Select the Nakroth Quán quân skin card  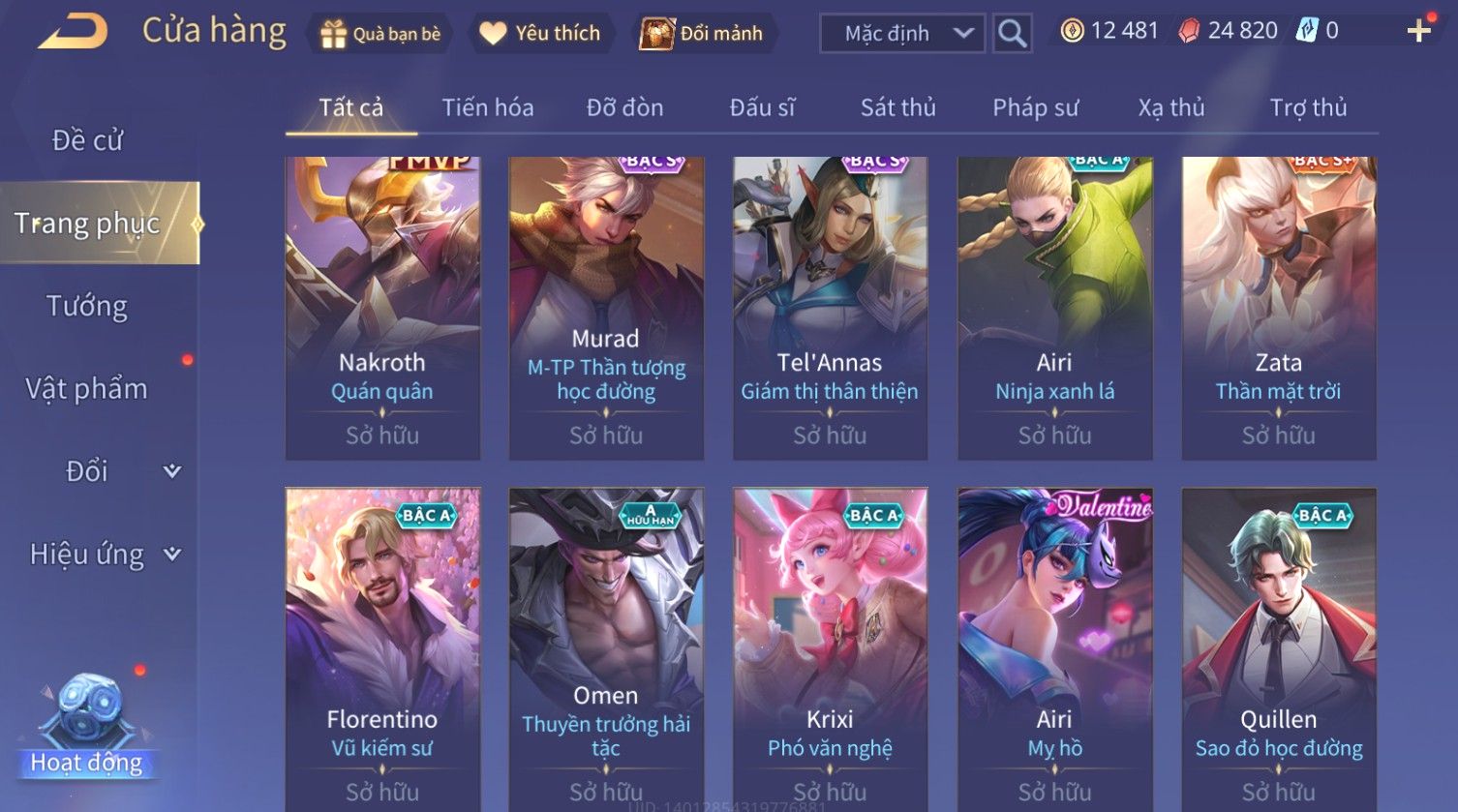click(382, 308)
